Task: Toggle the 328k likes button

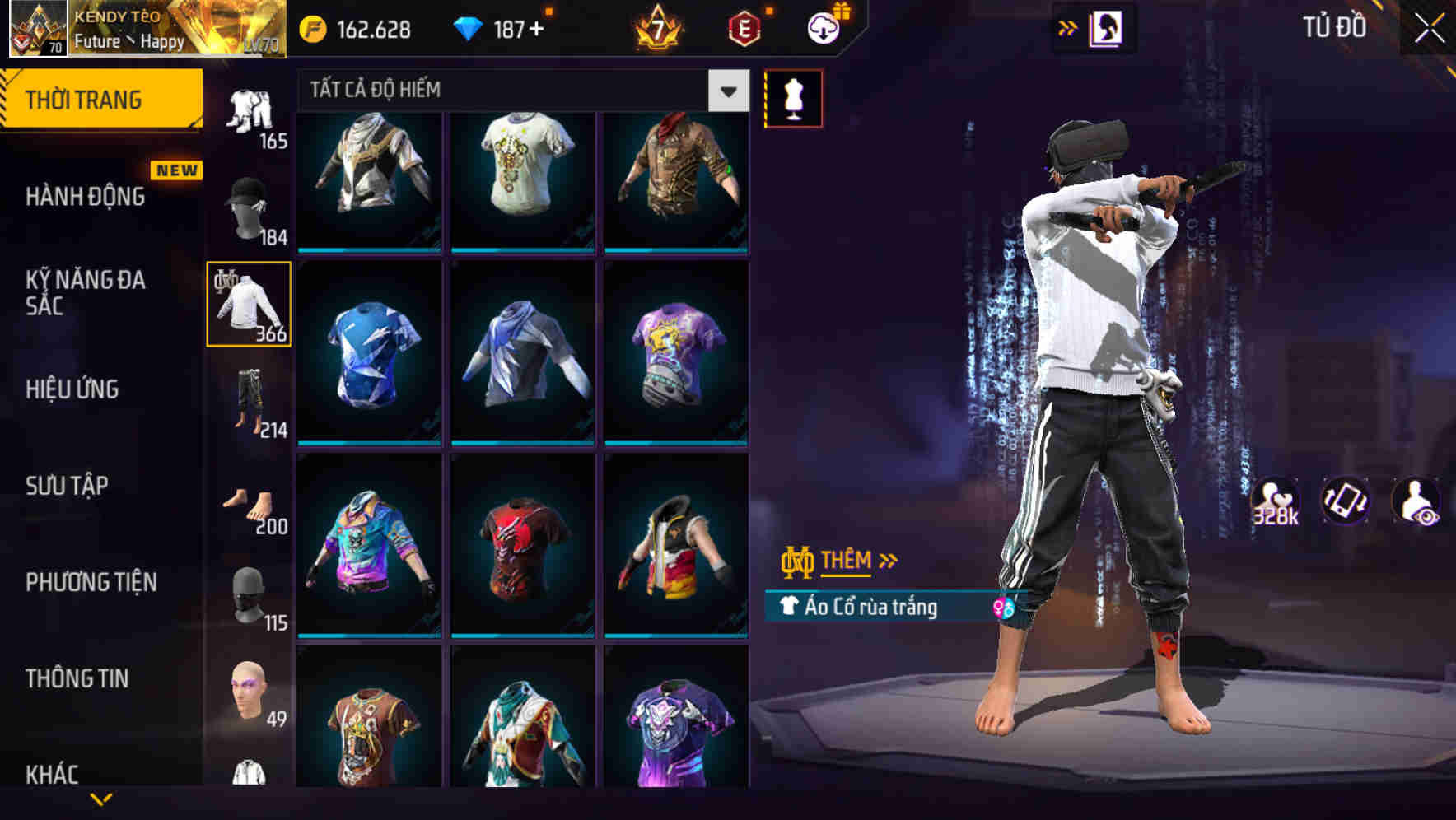Action: pyautogui.click(x=1273, y=501)
